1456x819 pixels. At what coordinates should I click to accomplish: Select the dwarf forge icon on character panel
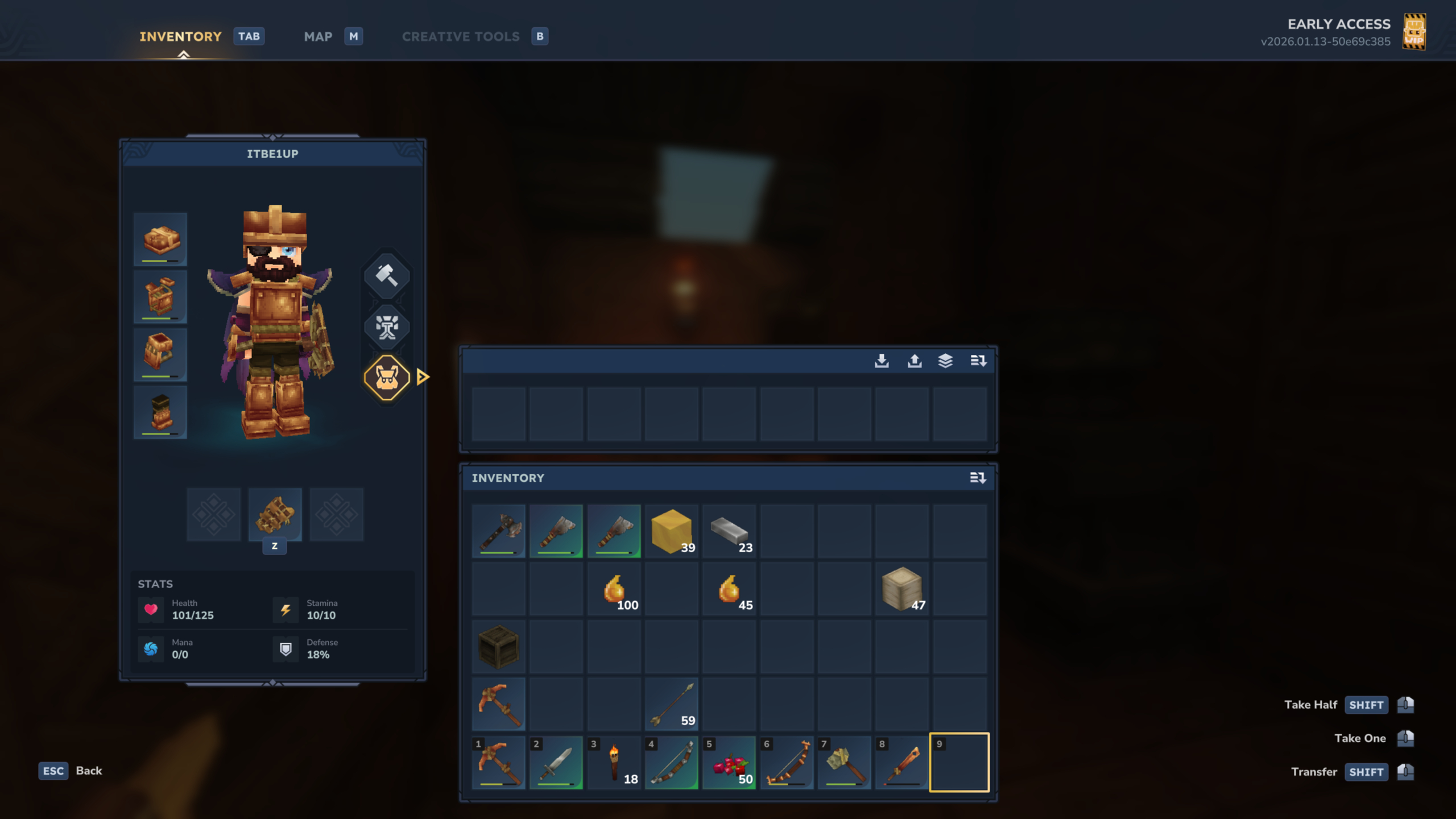tap(387, 327)
